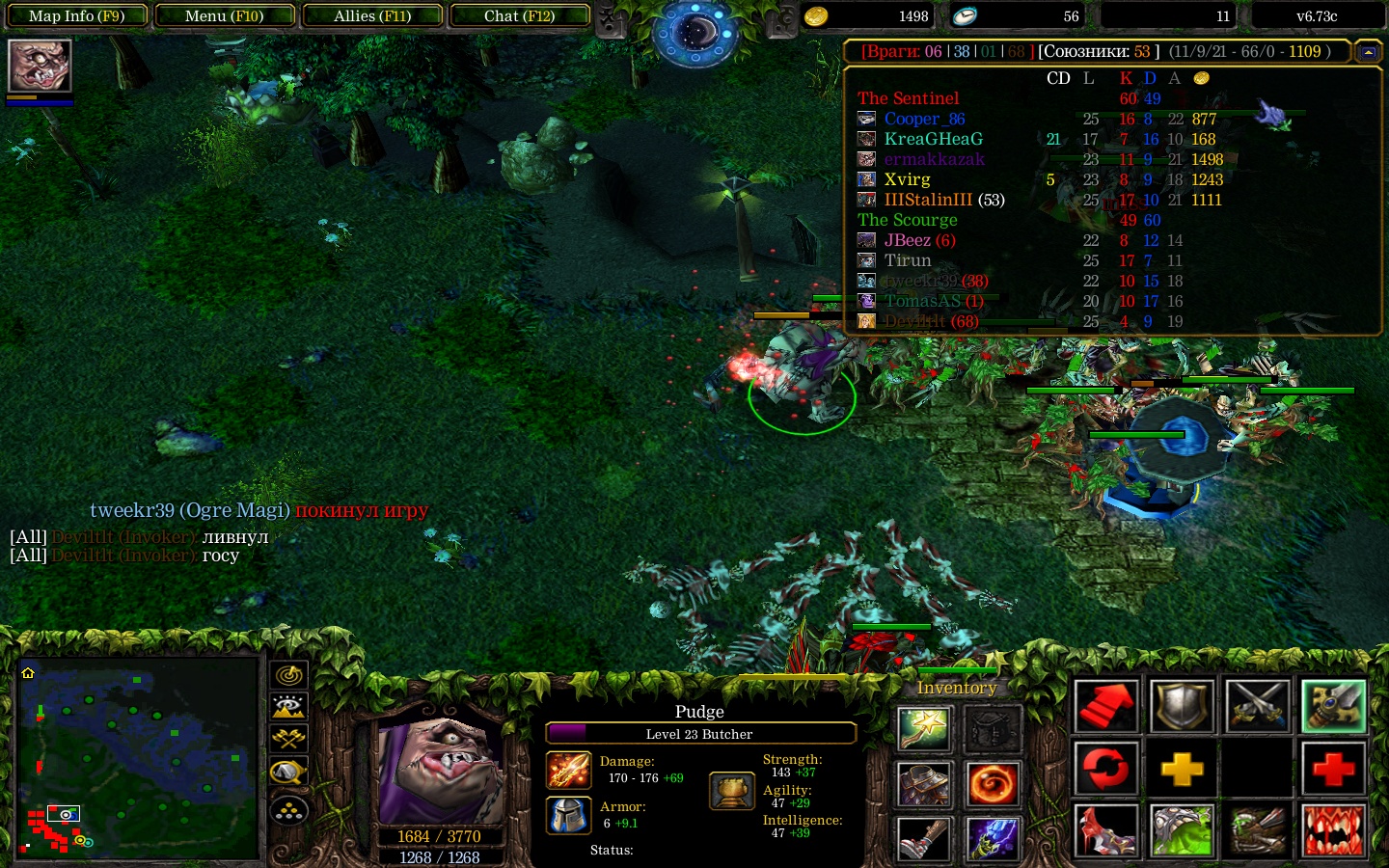The width and height of the screenshot is (1389, 868).
Task: Select the boot item in inventory
Action: (x=924, y=839)
